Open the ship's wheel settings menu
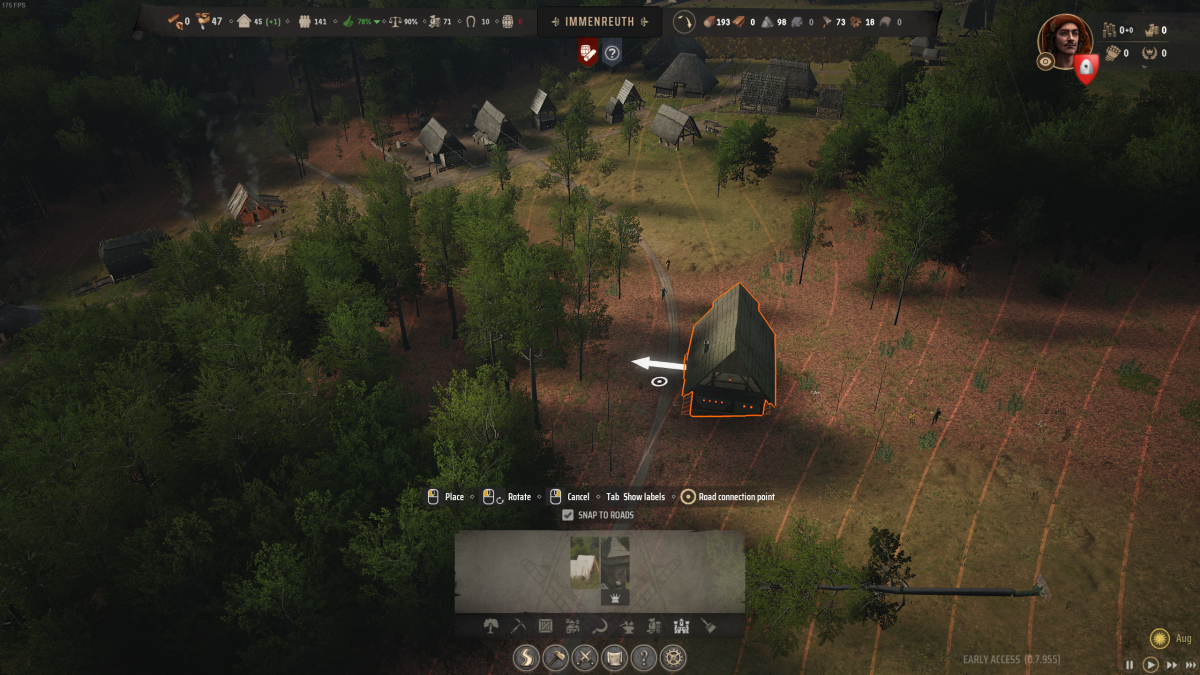1200x675 pixels. 675,658
